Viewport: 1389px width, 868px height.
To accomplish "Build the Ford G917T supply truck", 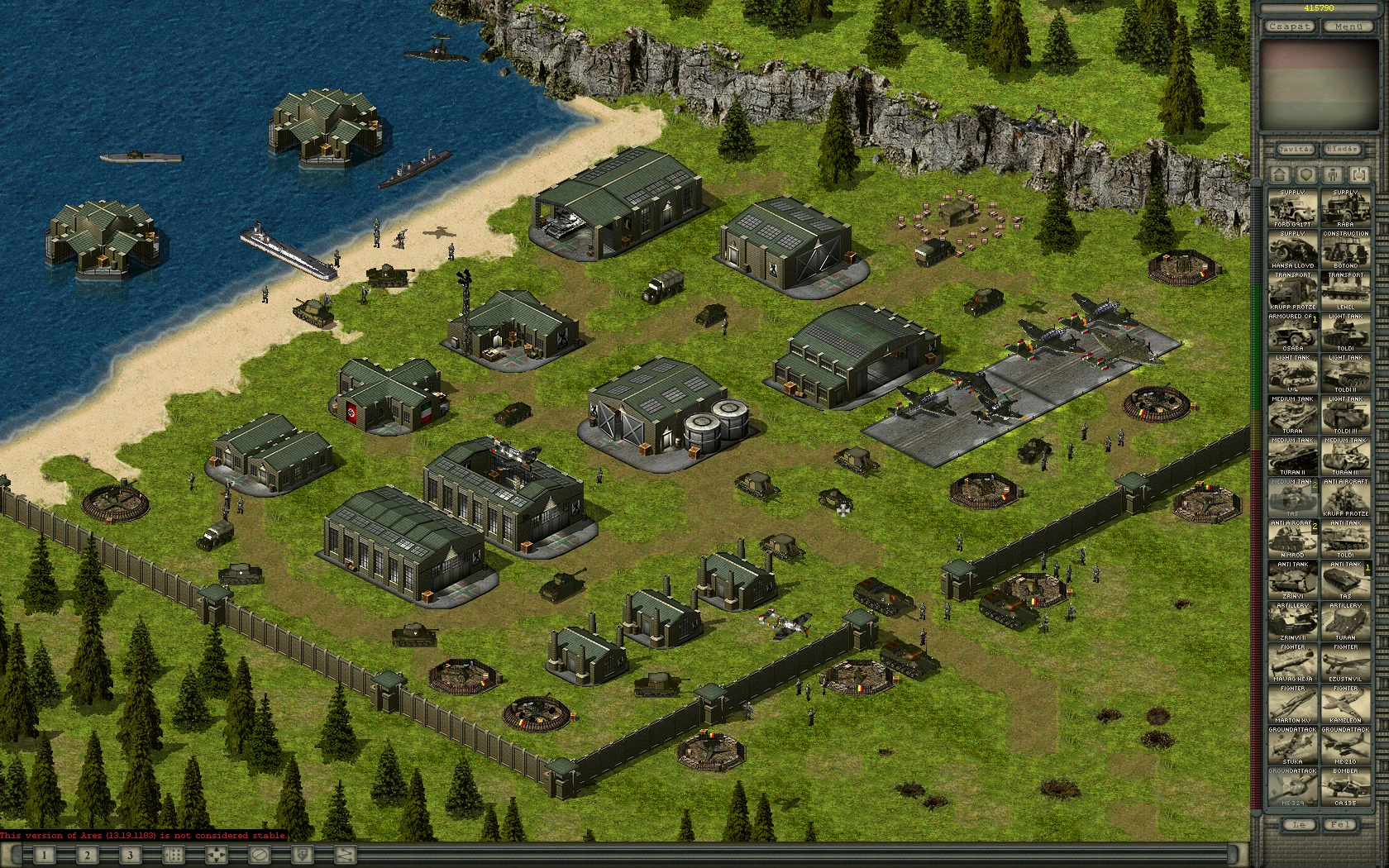I will [1293, 208].
